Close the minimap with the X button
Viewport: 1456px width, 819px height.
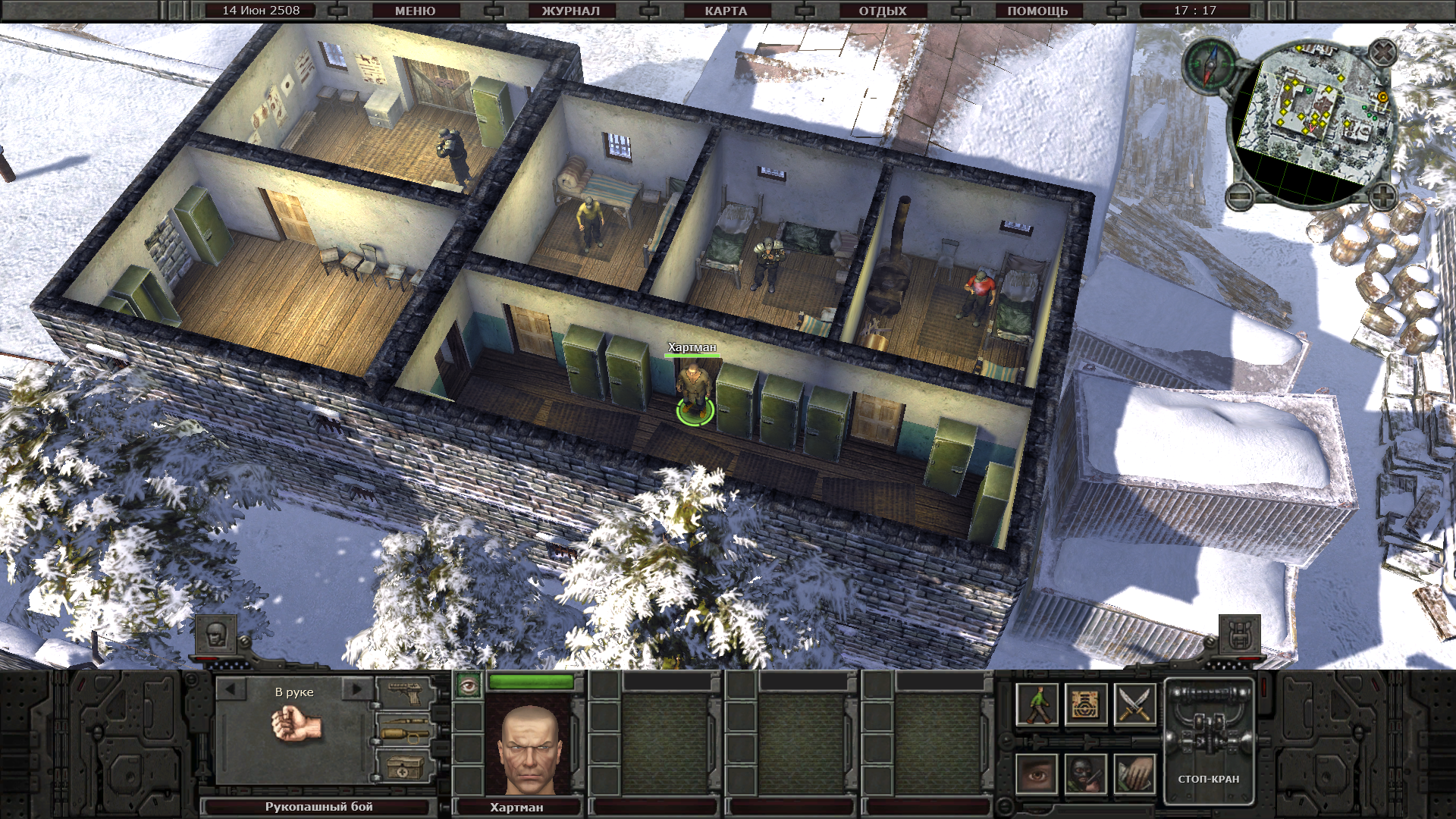(1383, 53)
